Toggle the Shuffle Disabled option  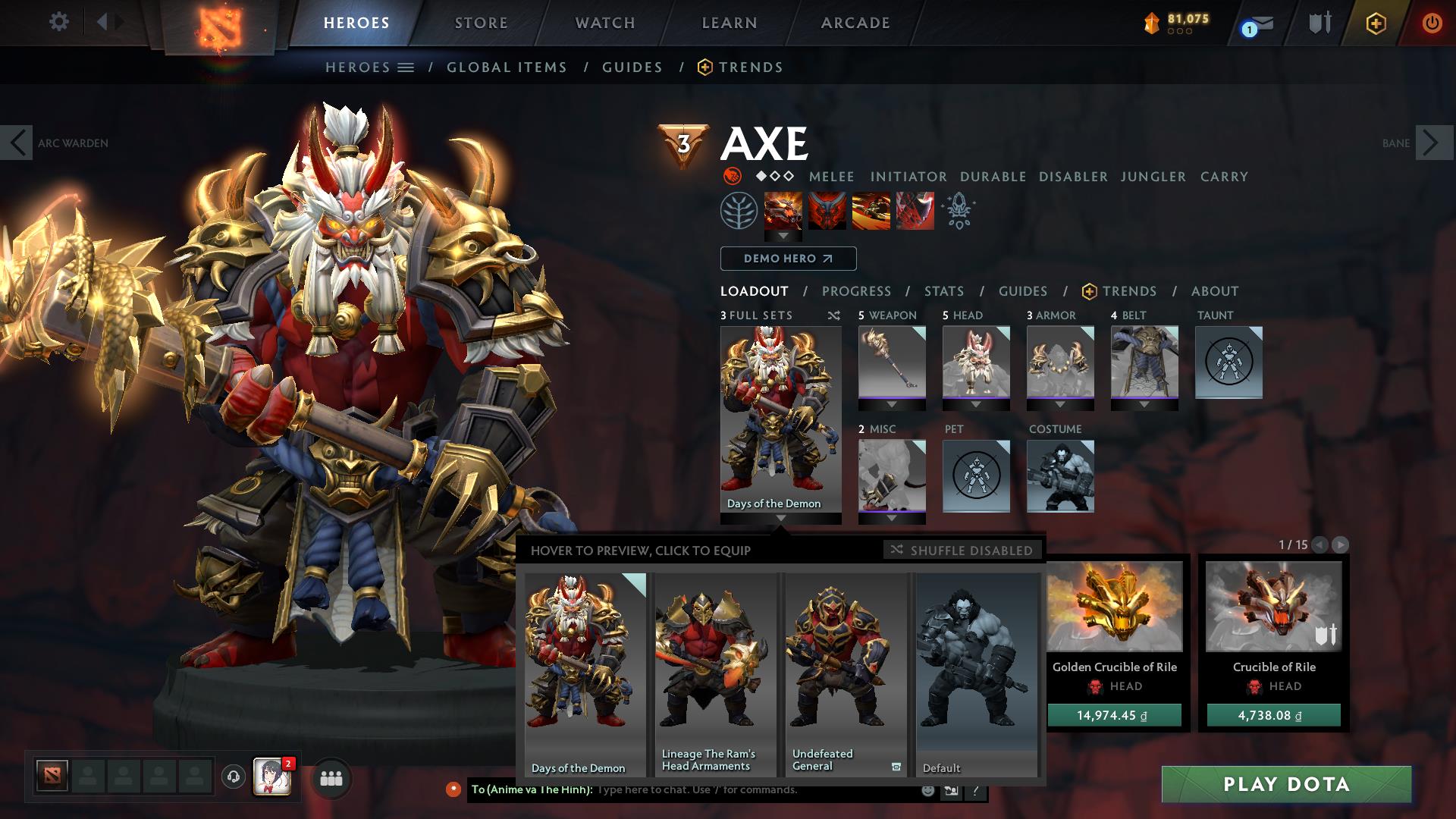pyautogui.click(x=962, y=551)
